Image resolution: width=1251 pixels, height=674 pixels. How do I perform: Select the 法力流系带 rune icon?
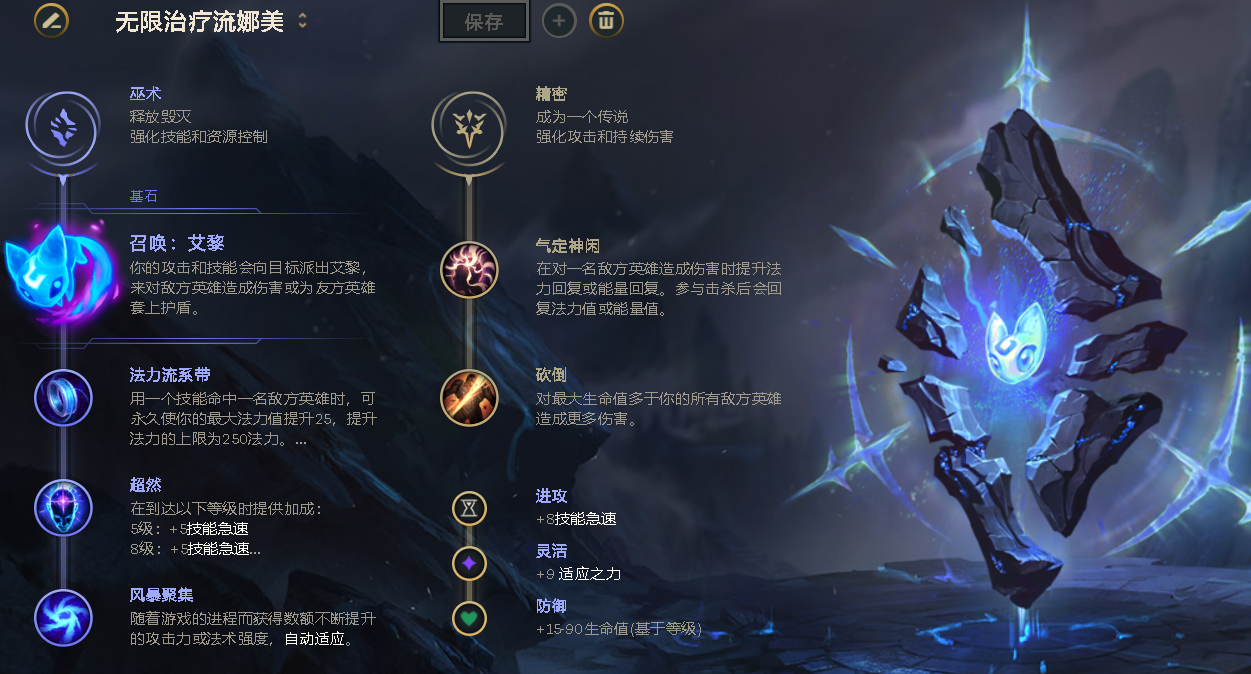(x=63, y=397)
